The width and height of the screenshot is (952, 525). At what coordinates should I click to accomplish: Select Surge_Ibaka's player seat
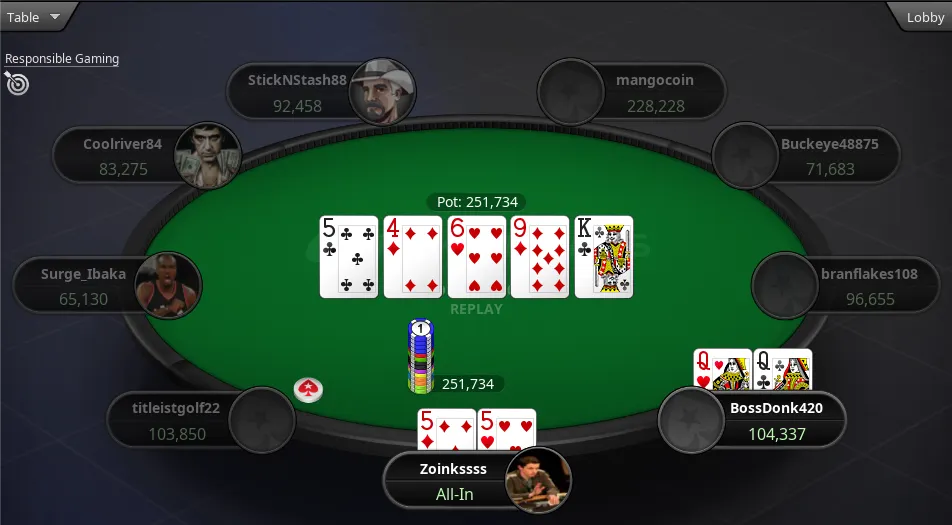coord(105,286)
